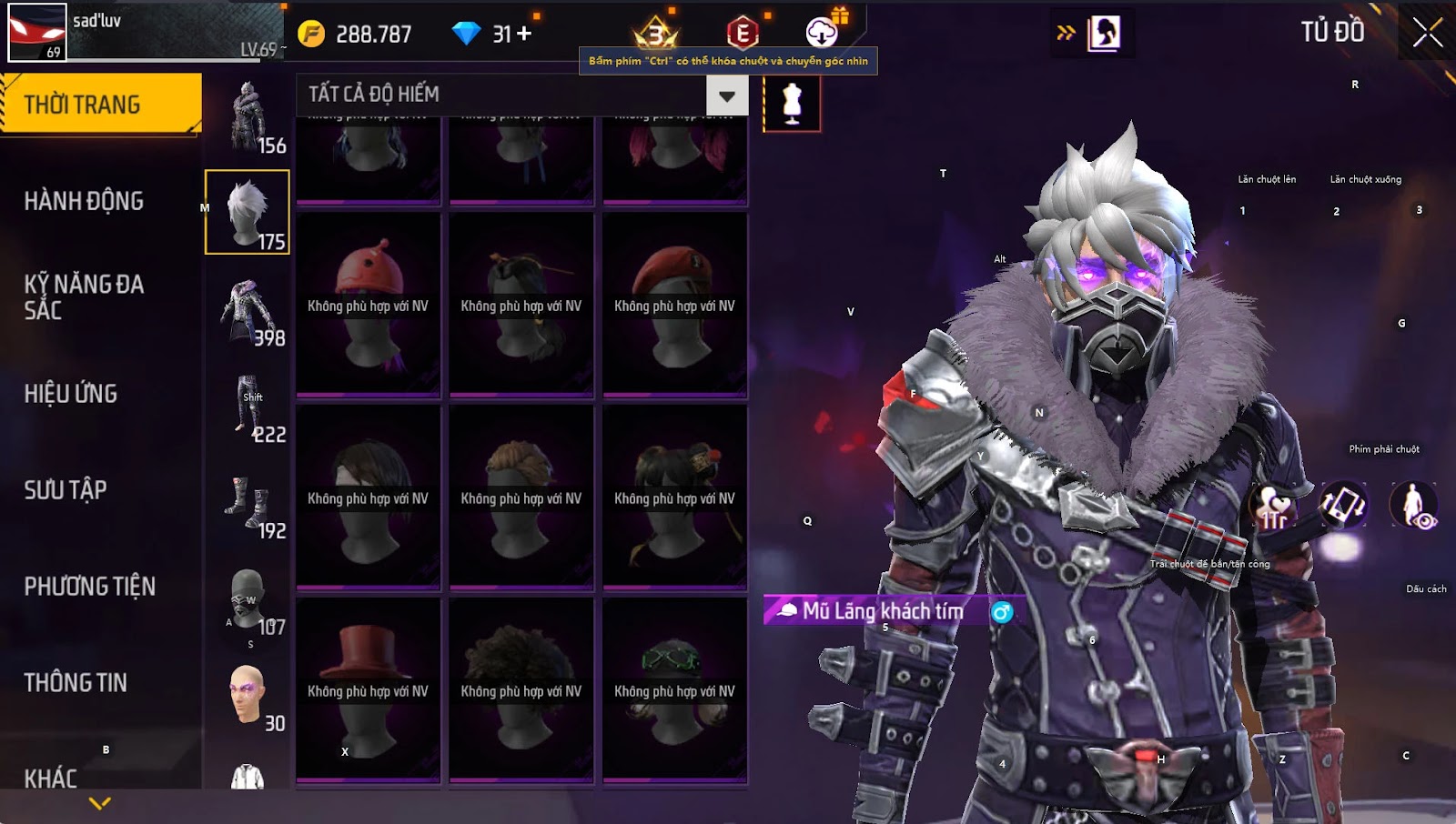The image size is (1456, 824).
Task: Choose the jacket category showing 398
Action: (x=248, y=311)
